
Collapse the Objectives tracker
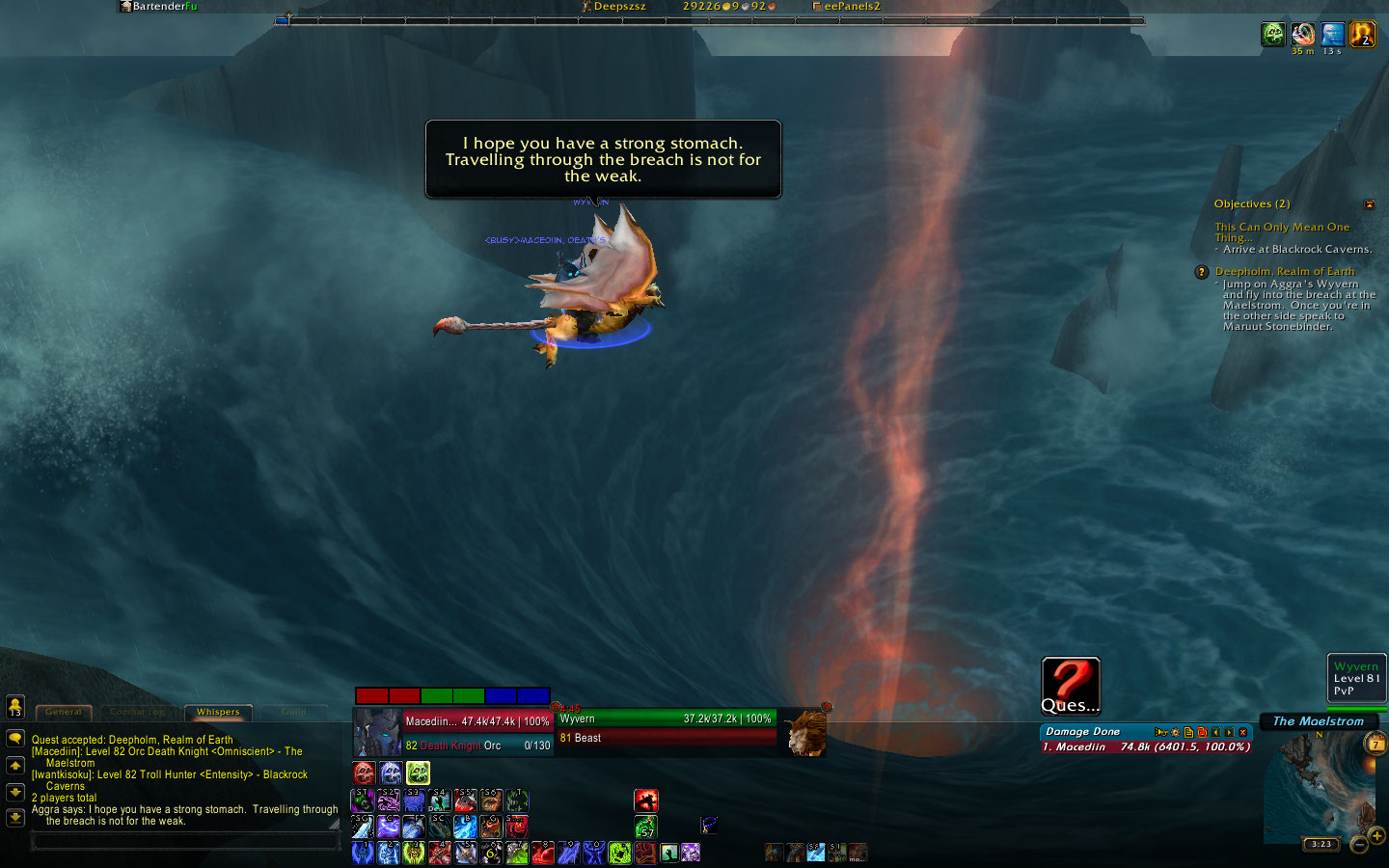tap(1369, 204)
